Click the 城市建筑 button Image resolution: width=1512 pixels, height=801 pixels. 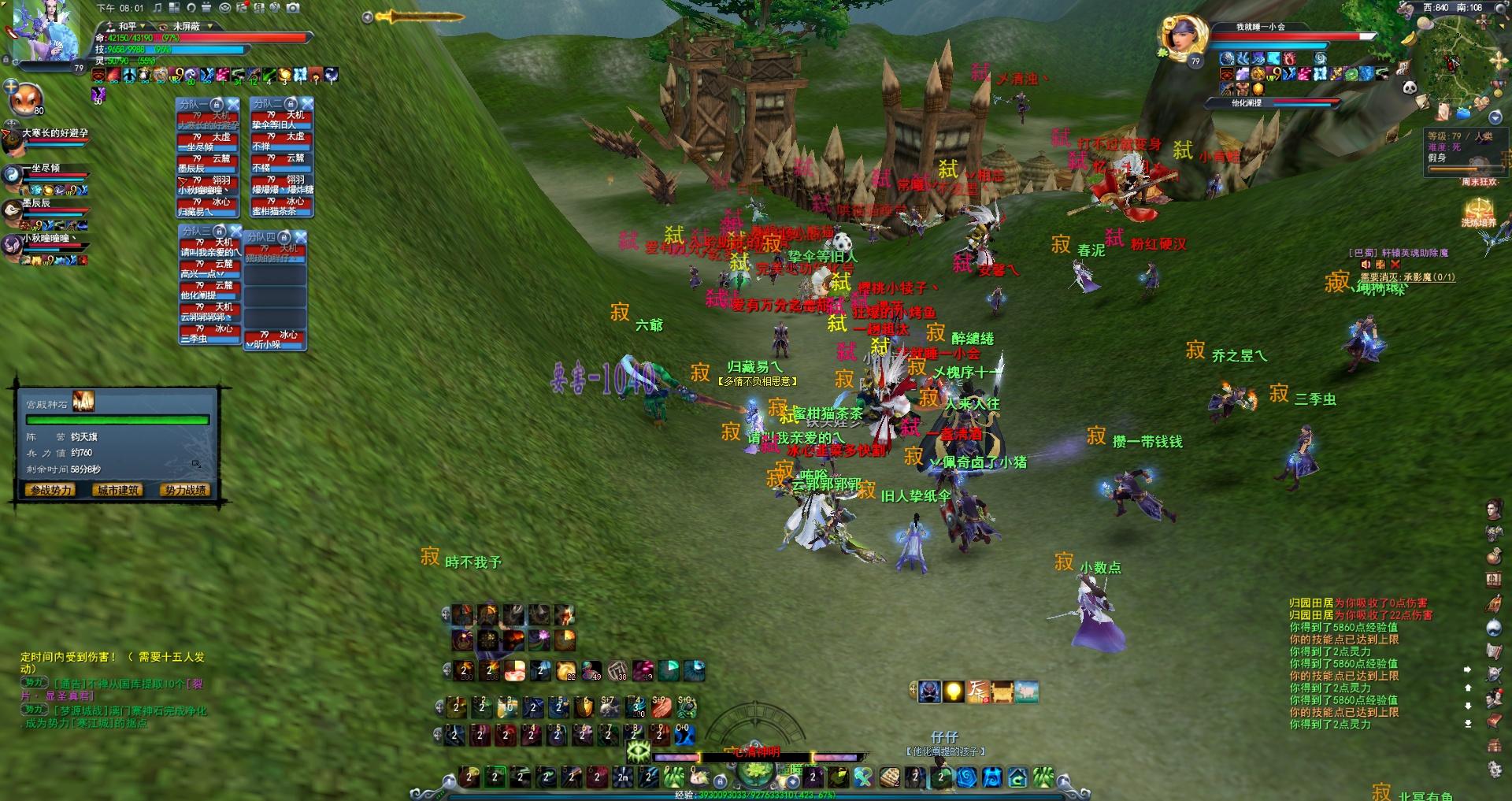(118, 490)
